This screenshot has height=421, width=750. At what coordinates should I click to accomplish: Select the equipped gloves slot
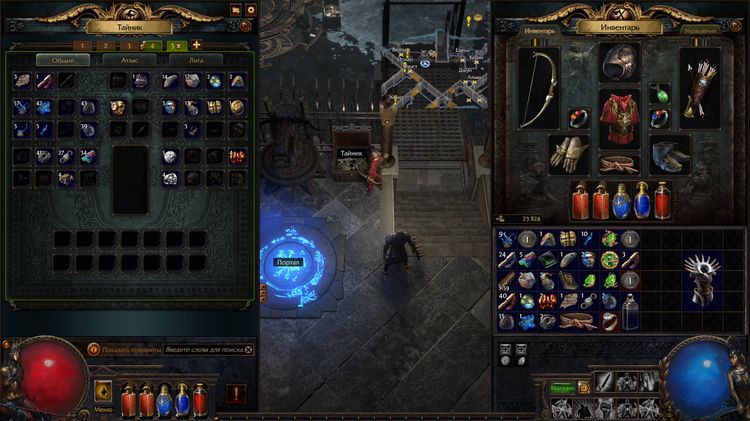(x=568, y=152)
